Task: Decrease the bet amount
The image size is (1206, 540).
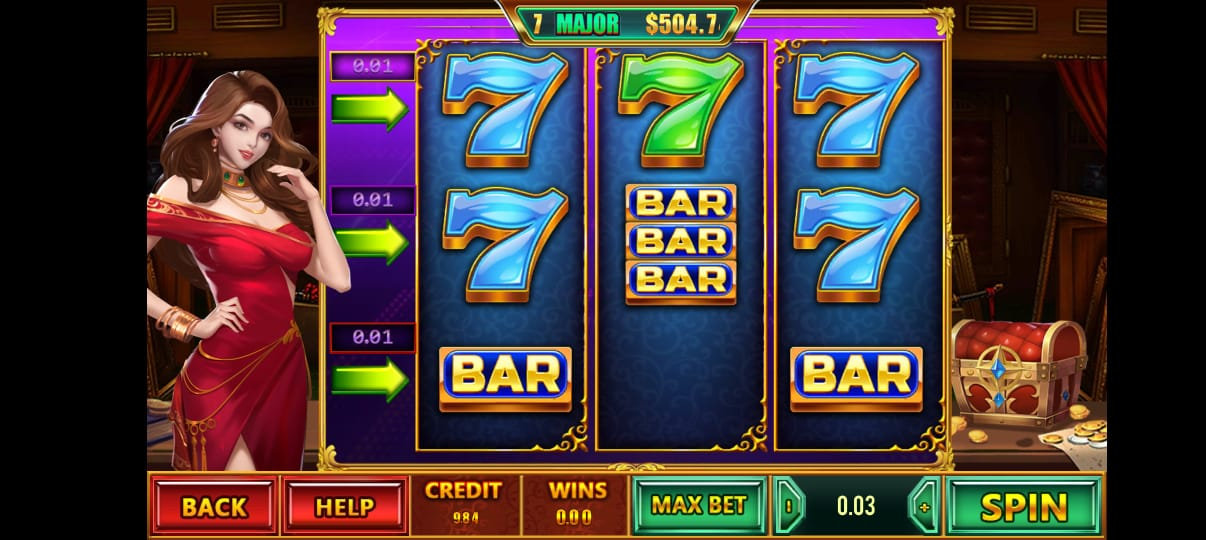Action: [x=789, y=506]
